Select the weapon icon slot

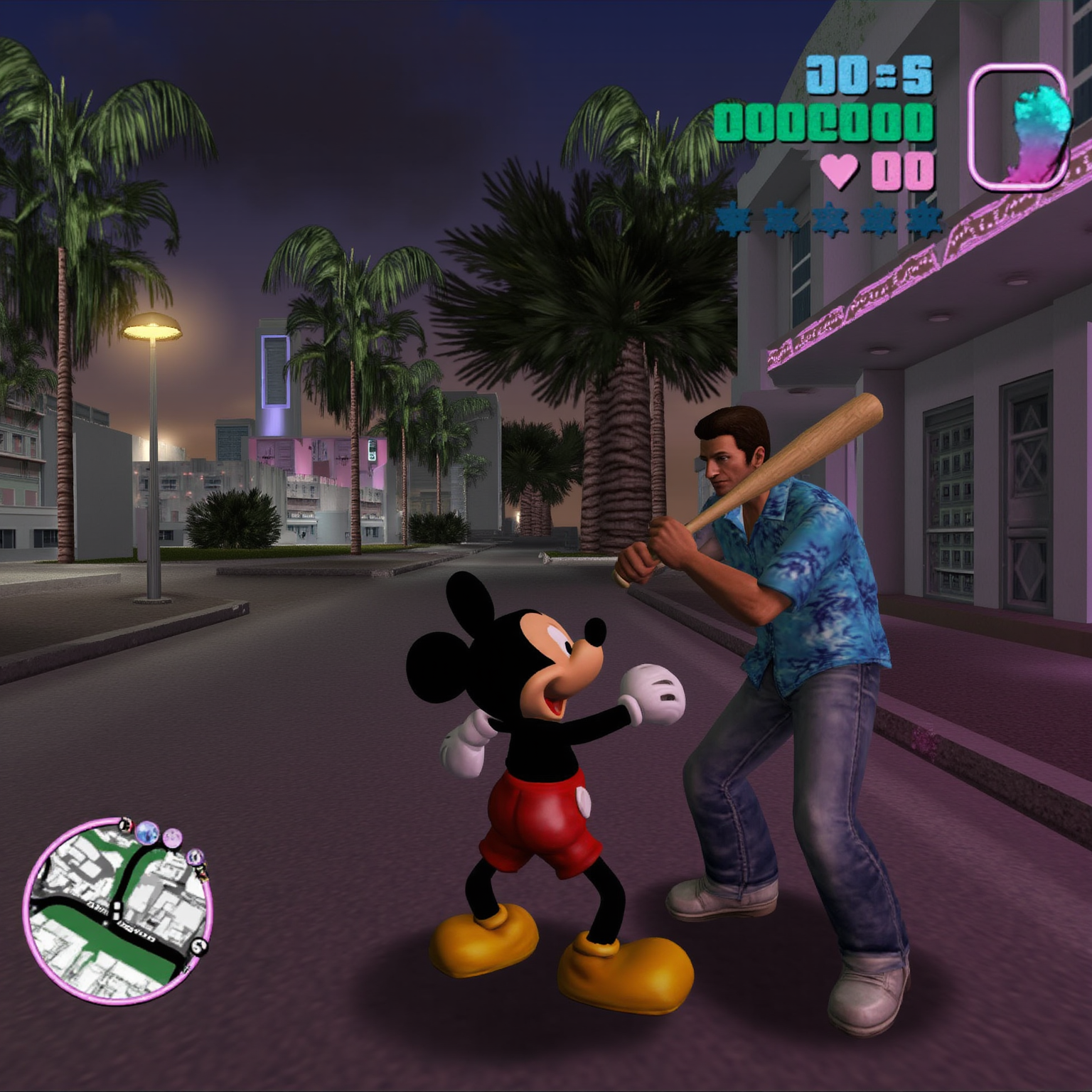pos(1018,128)
